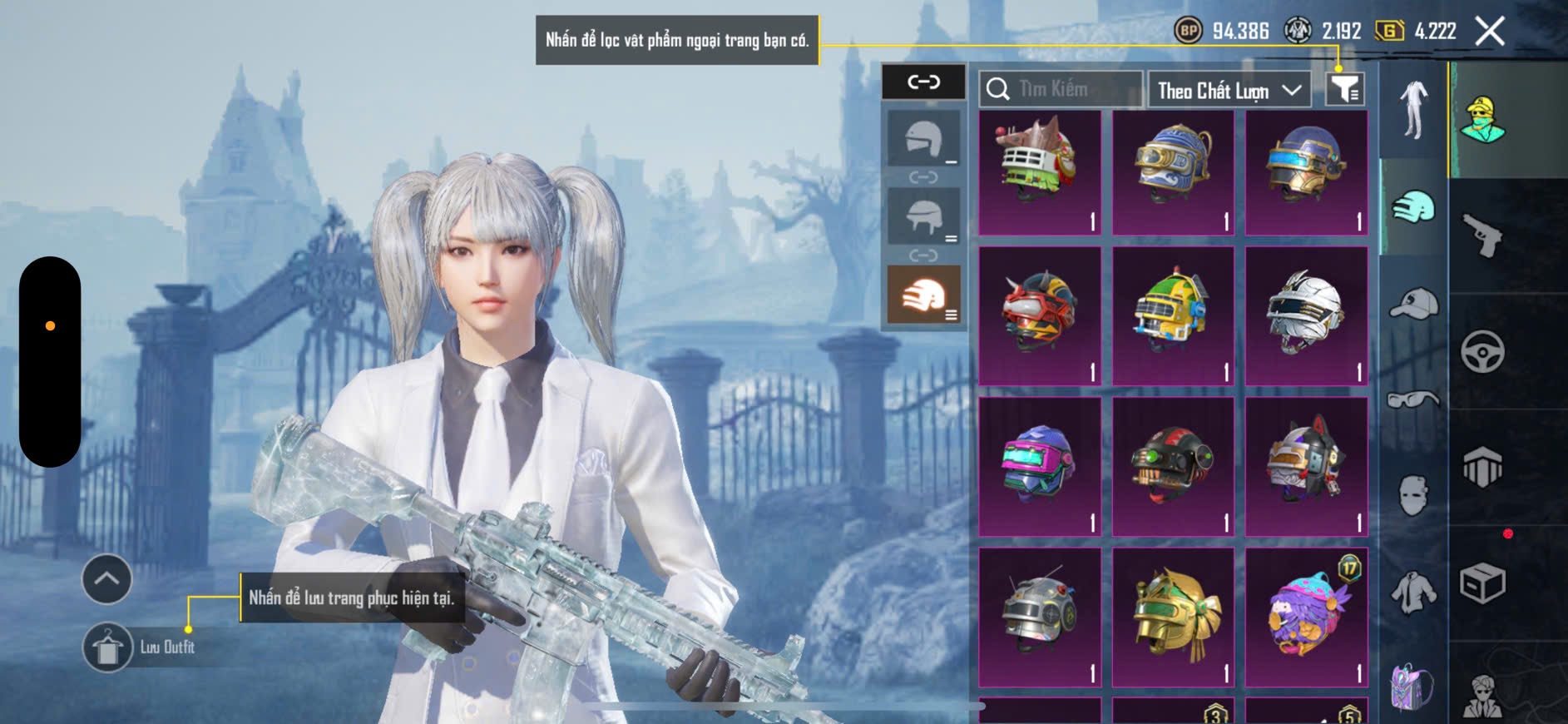Image resolution: width=1568 pixels, height=724 pixels.
Task: Switch to the pistol weapon skins section
Action: click(1482, 236)
